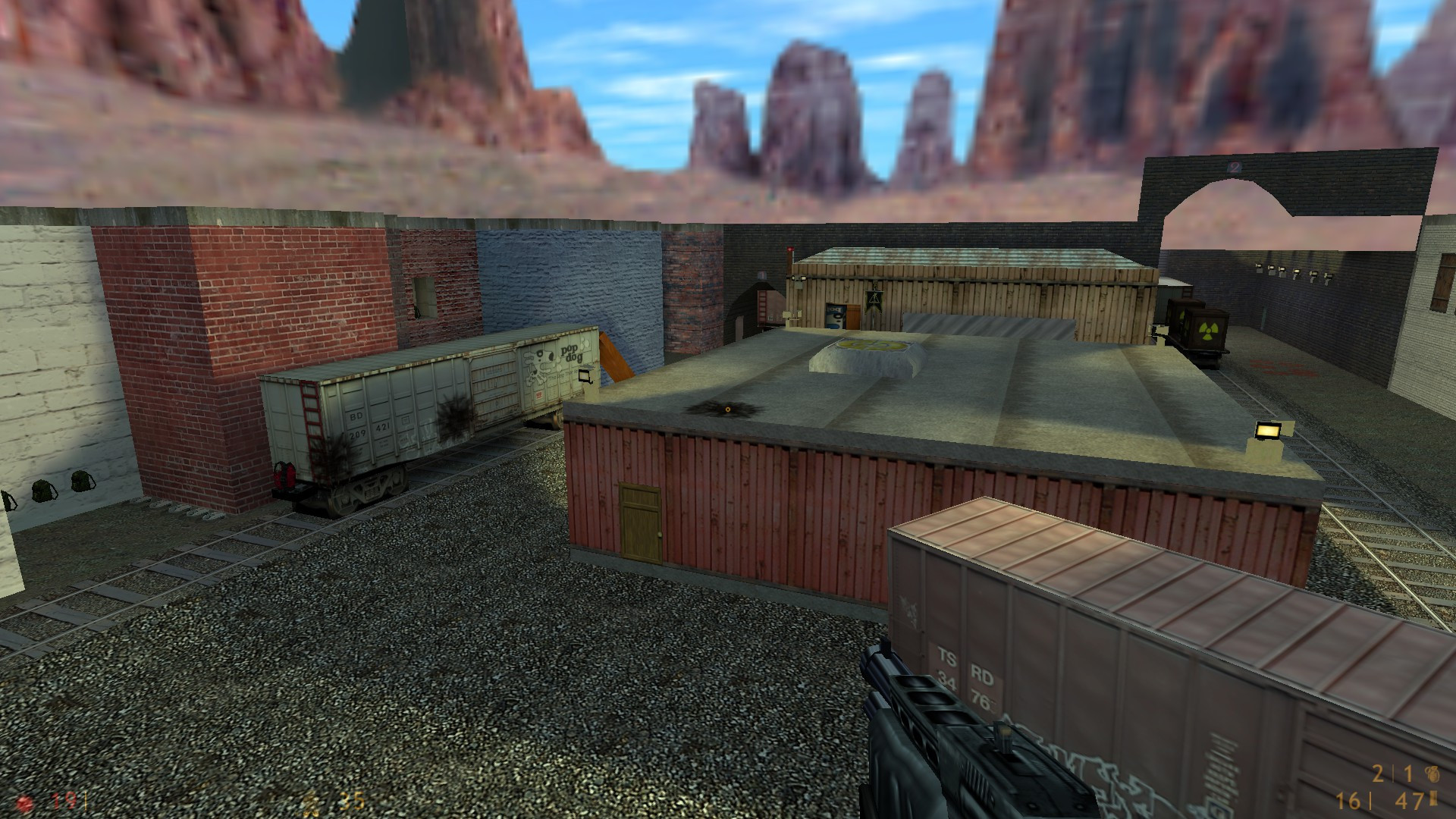The height and width of the screenshot is (819, 1456).
Task: Click the yellow HEV suit battery icon
Action: pos(310,802)
